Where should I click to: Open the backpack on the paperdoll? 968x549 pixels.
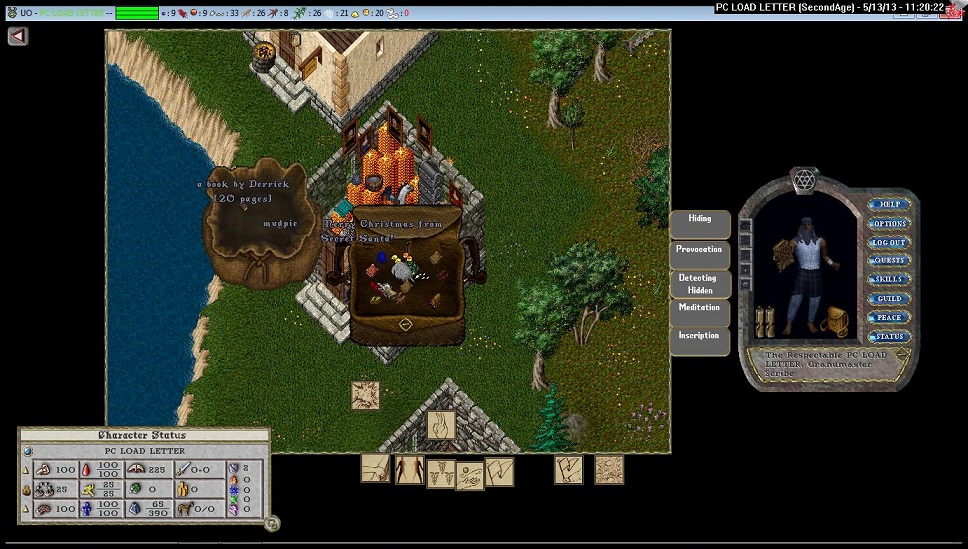(833, 319)
